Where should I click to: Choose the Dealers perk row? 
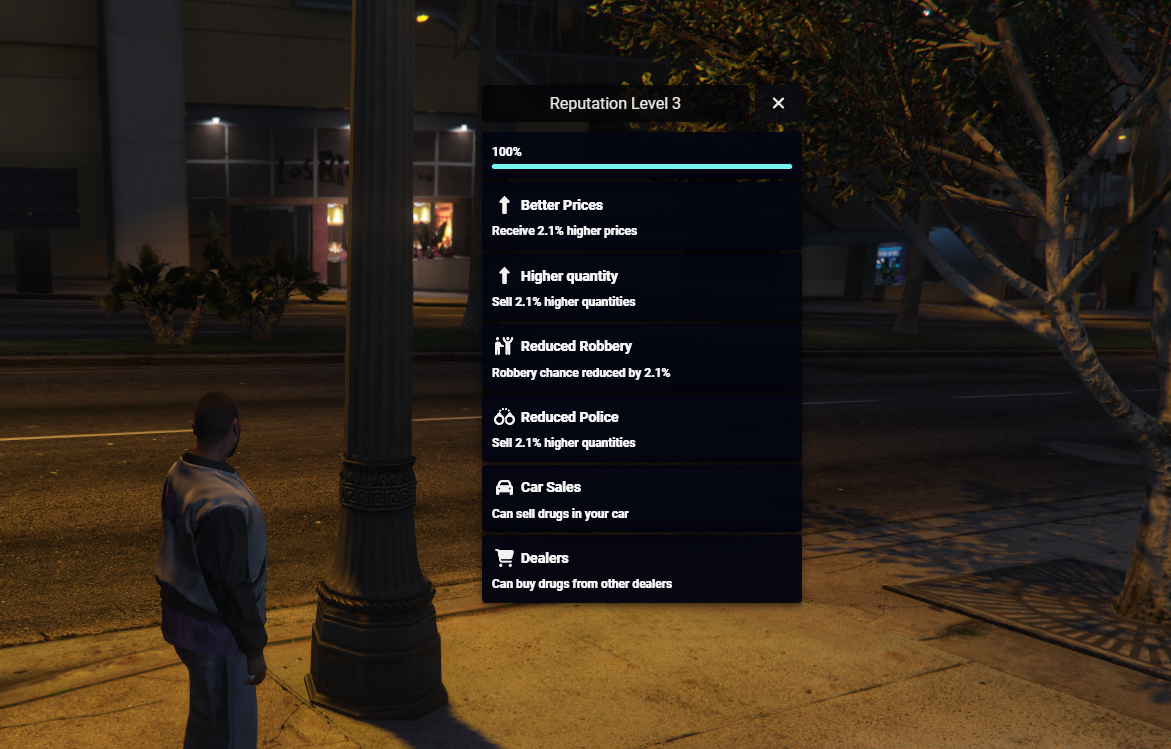point(641,569)
